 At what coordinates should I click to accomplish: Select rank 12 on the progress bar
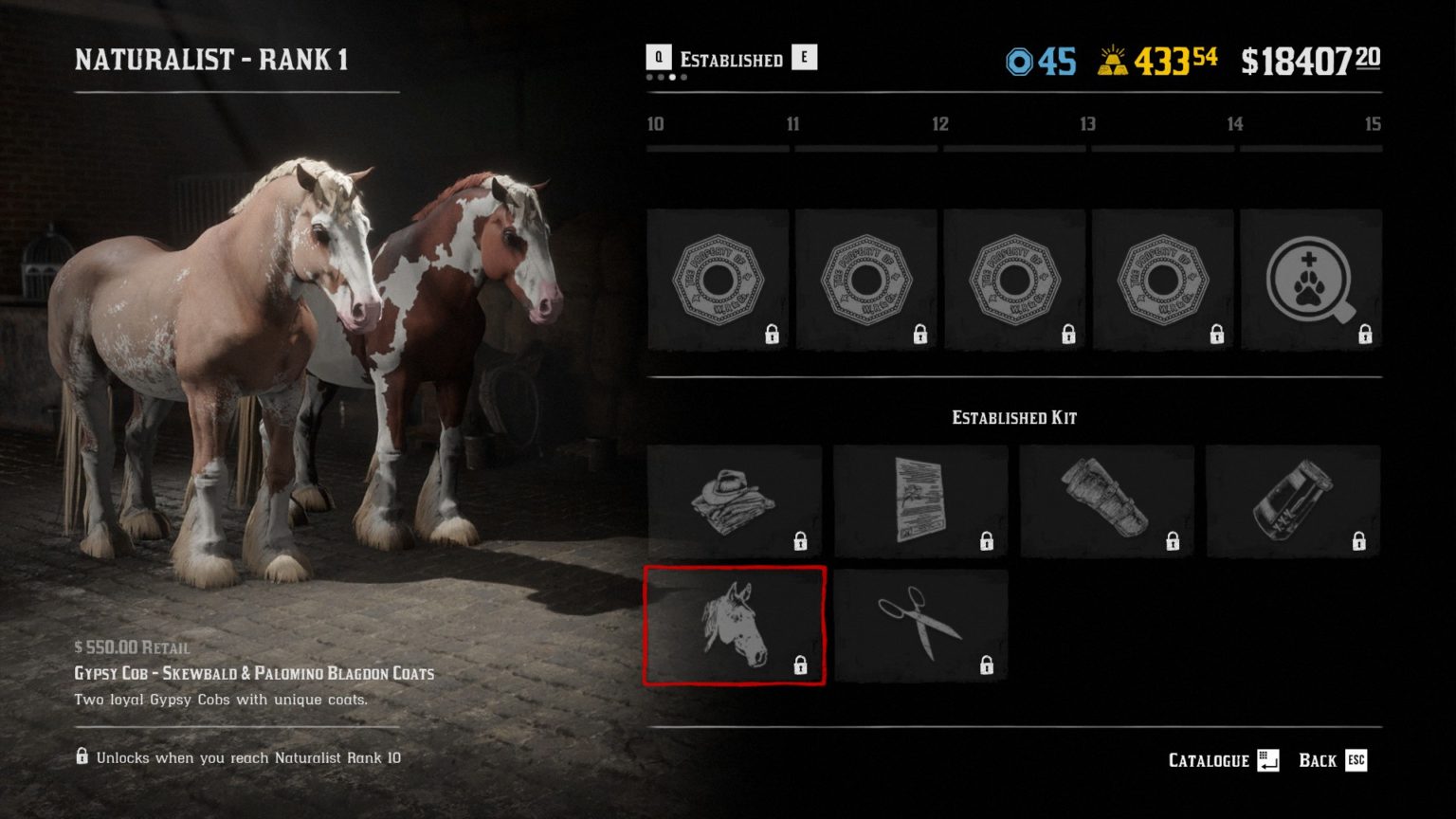[941, 124]
